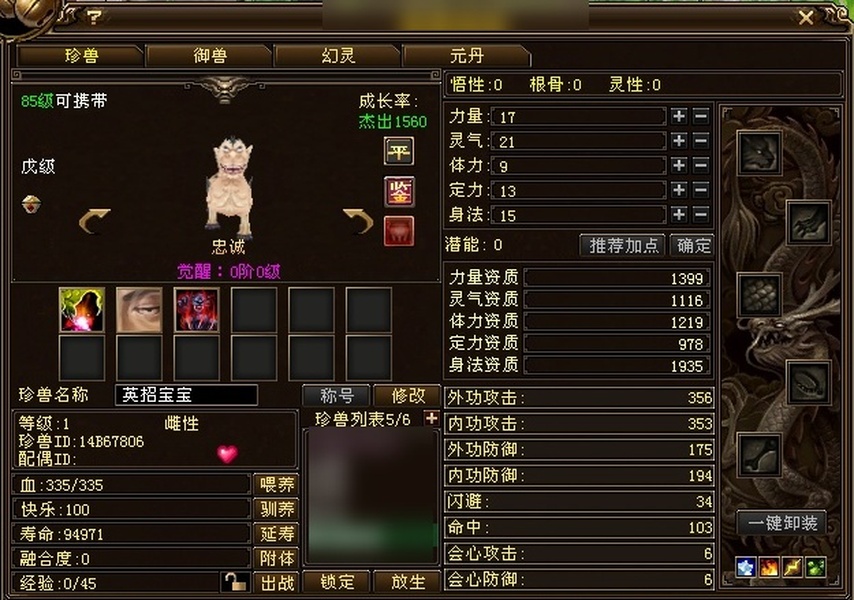Extend lifespan with 延寿 button
This screenshot has width=854, height=600.
pos(276,533)
